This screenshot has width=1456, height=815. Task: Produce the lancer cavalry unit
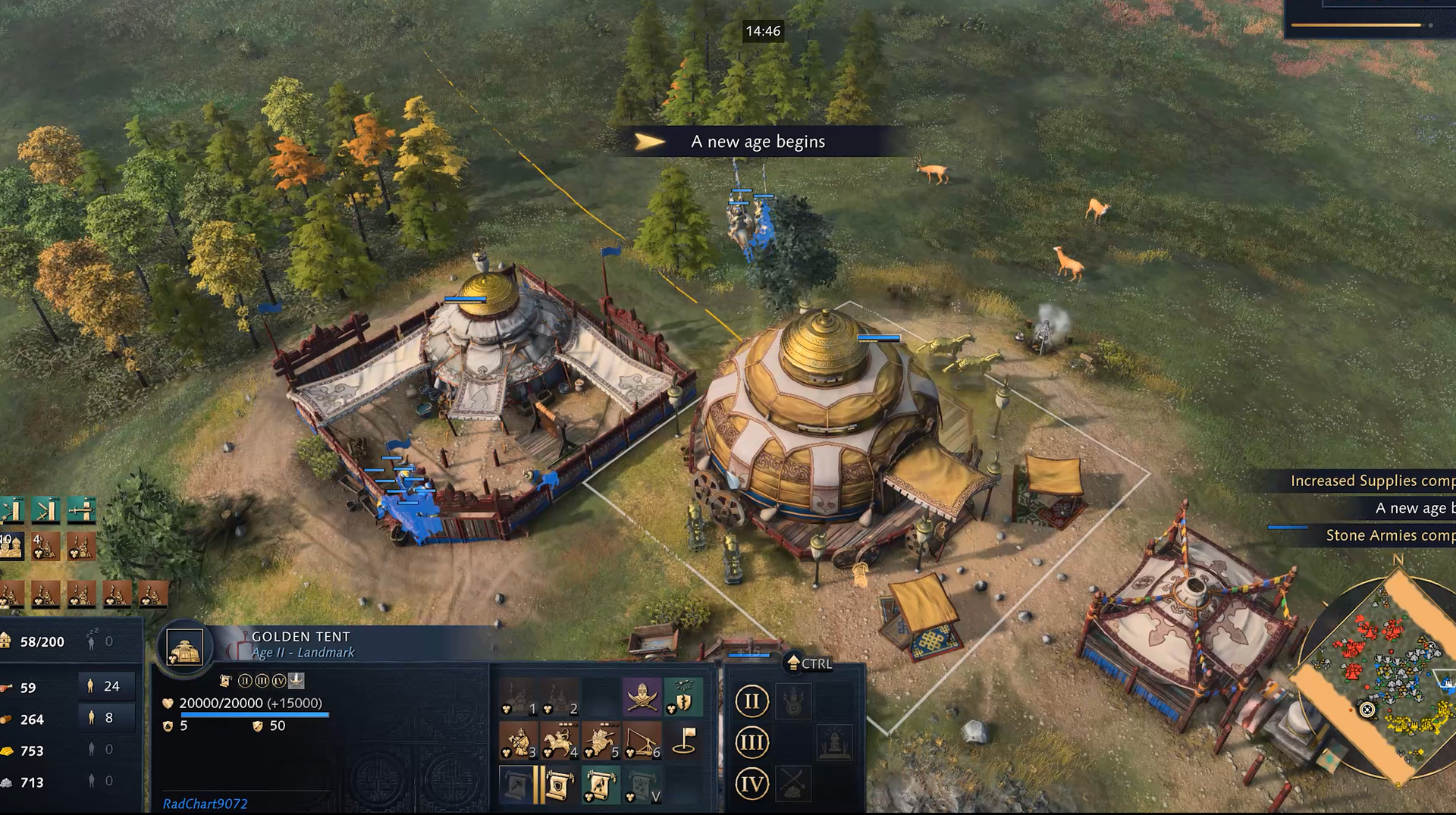point(601,741)
